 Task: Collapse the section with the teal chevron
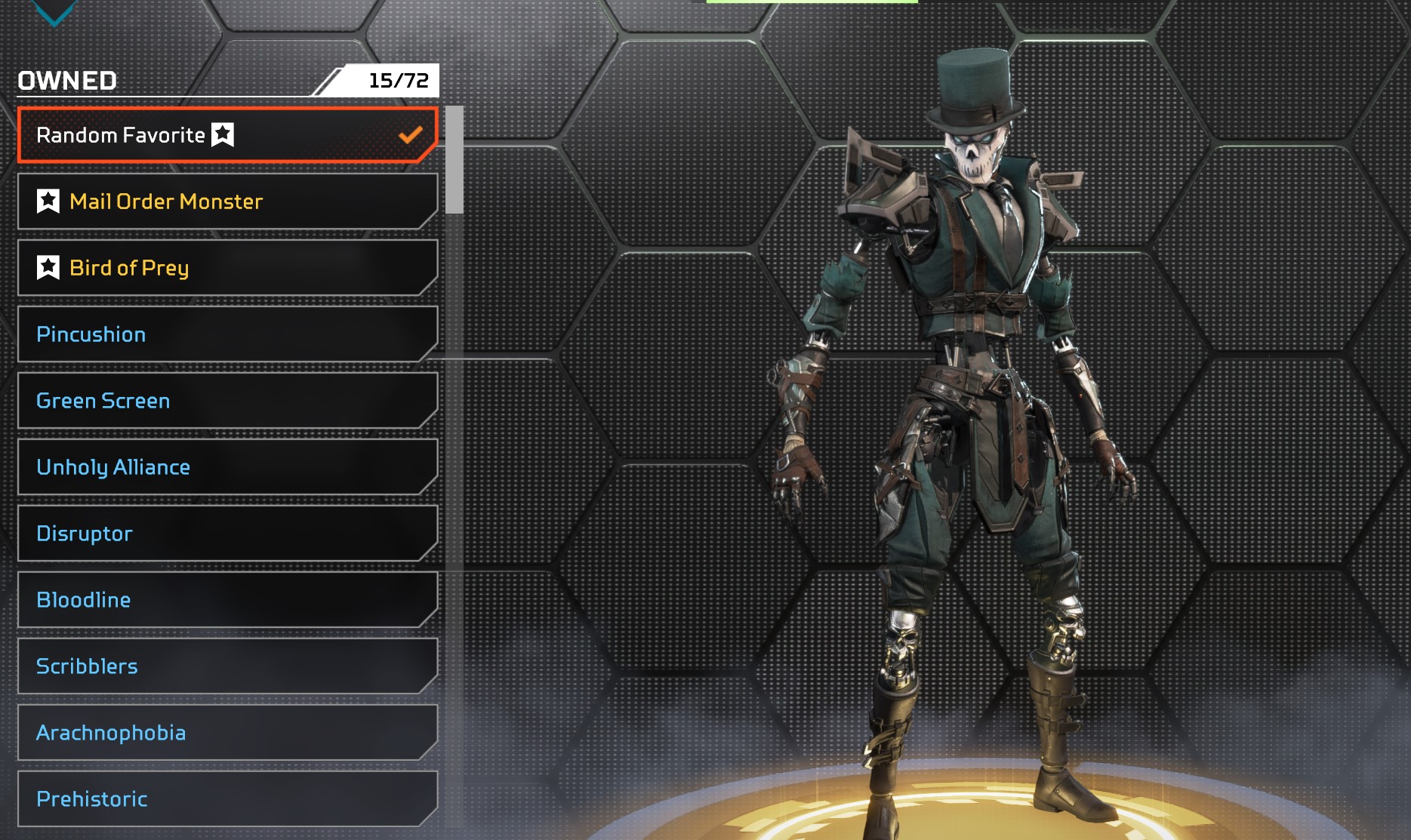pyautogui.click(x=55, y=12)
